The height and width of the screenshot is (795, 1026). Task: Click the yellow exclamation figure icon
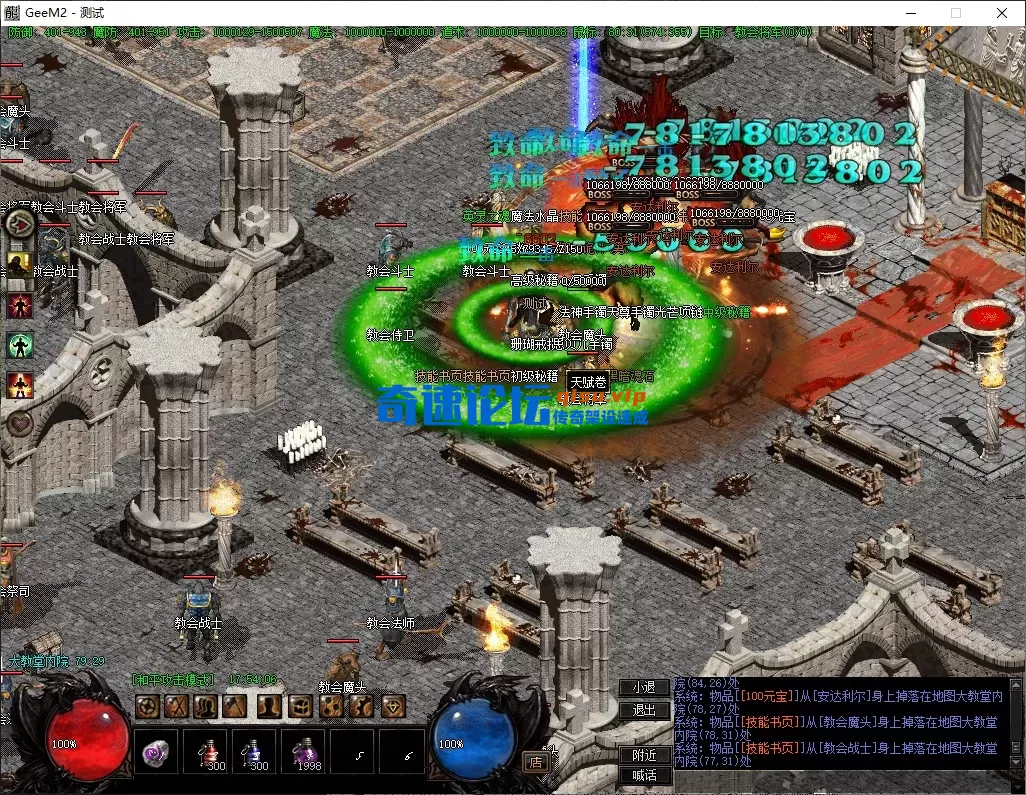(x=19, y=264)
